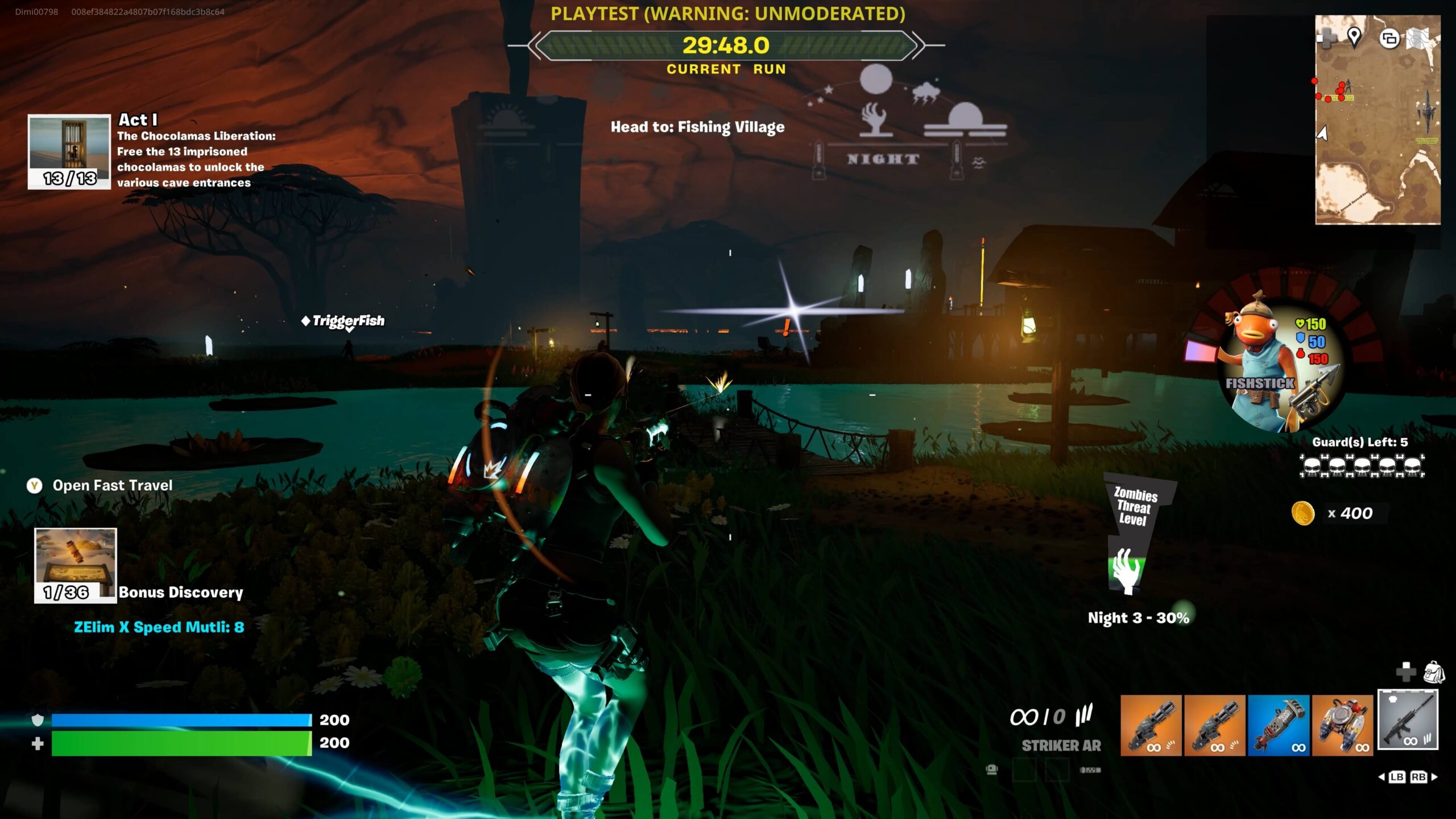The width and height of the screenshot is (1456, 819).
Task: Open the backpack inventory icon
Action: (x=1433, y=672)
